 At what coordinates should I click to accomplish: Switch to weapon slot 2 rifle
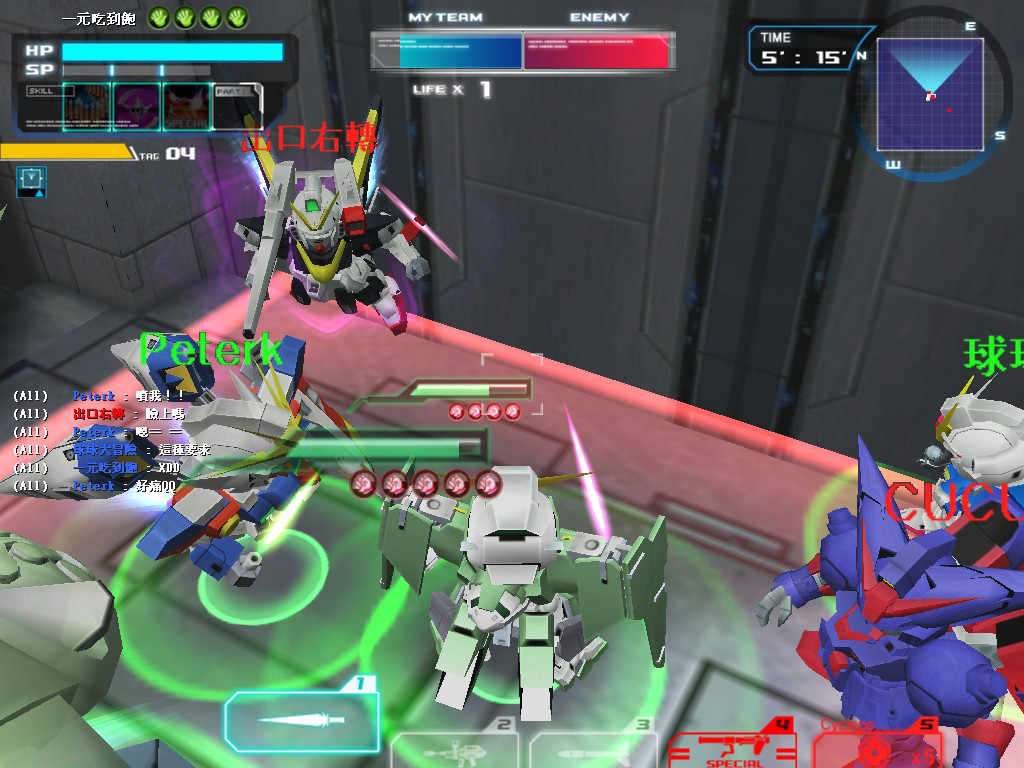click(456, 746)
